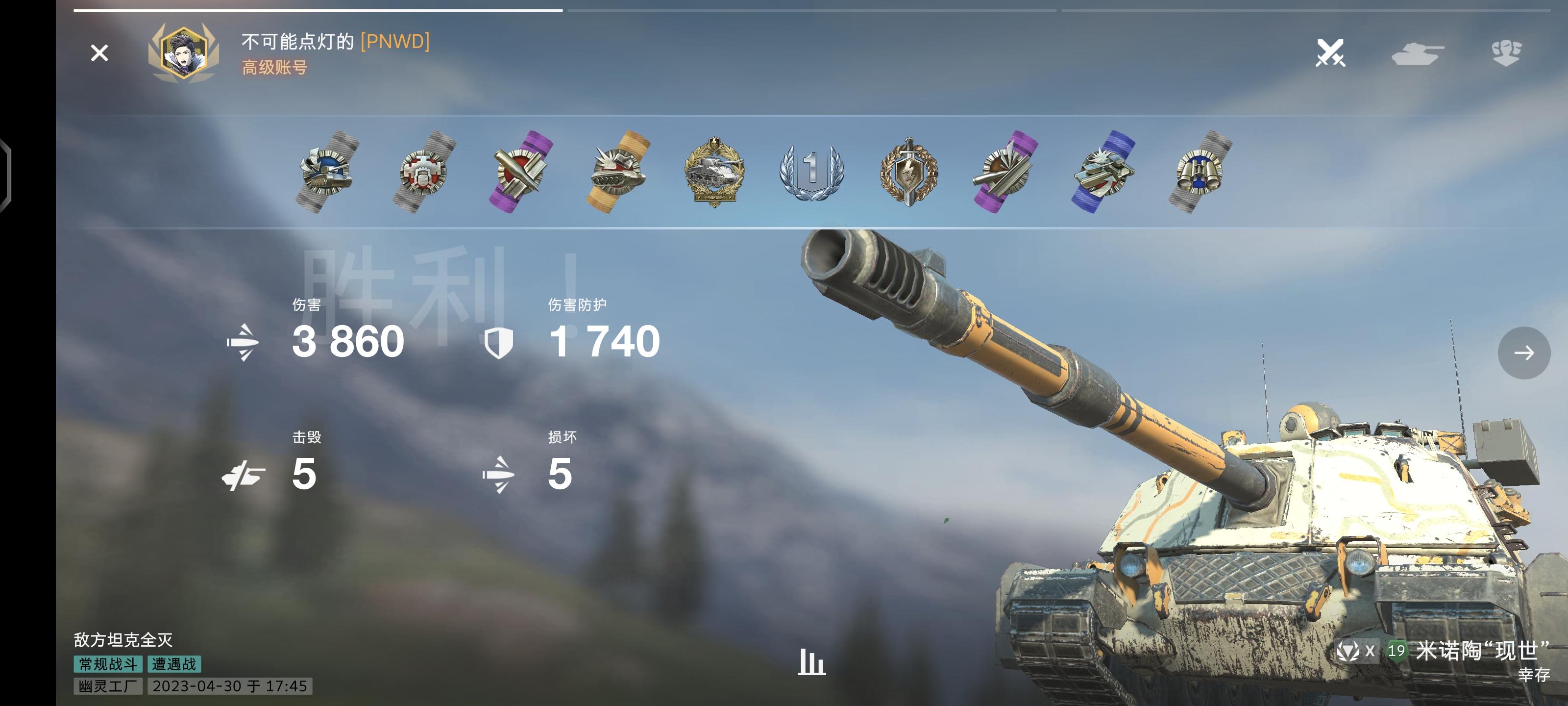Go to the next results page arrow
Viewport: 1568px width, 706px height.
(x=1523, y=353)
